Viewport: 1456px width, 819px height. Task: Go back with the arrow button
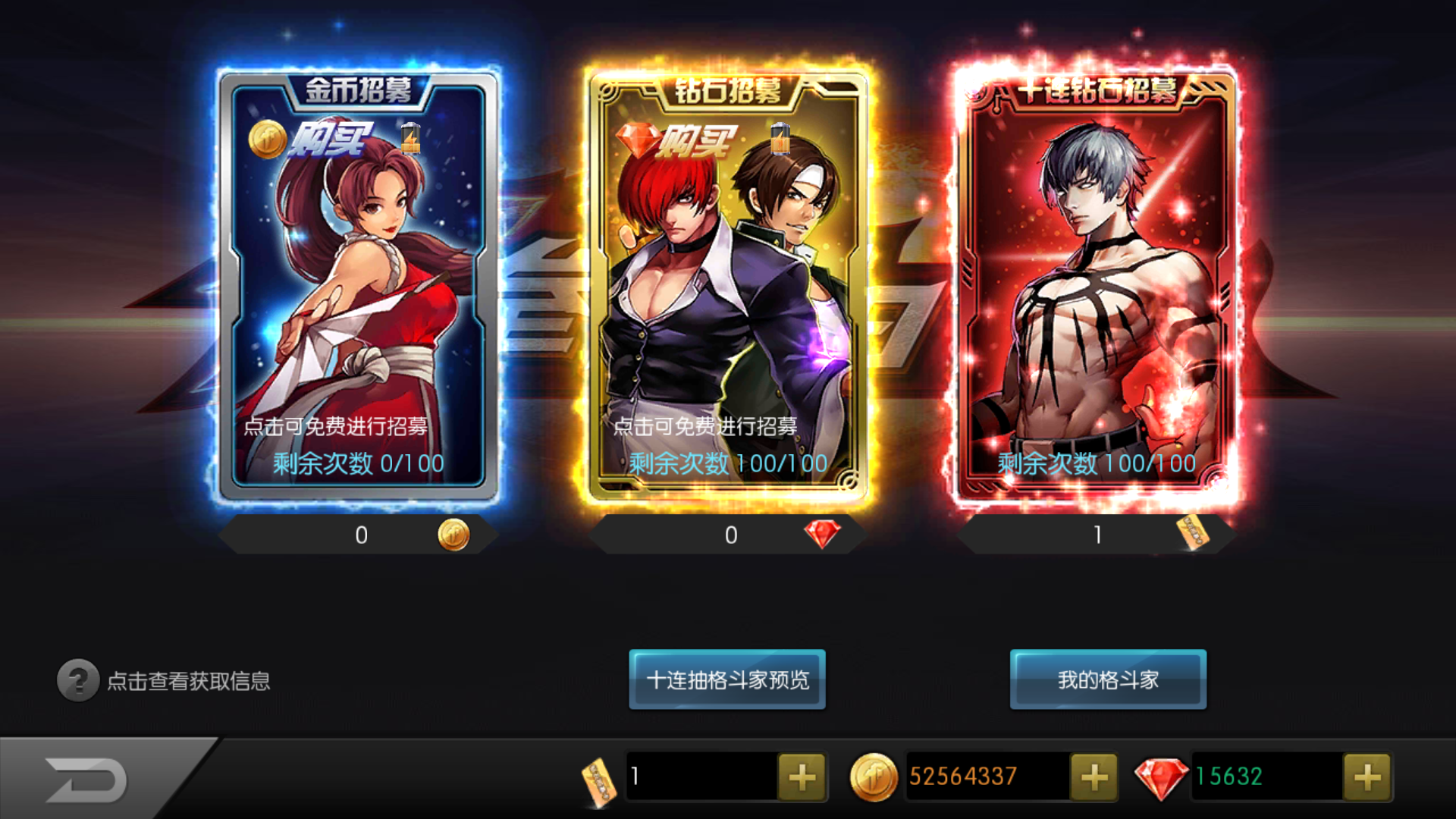click(x=87, y=780)
